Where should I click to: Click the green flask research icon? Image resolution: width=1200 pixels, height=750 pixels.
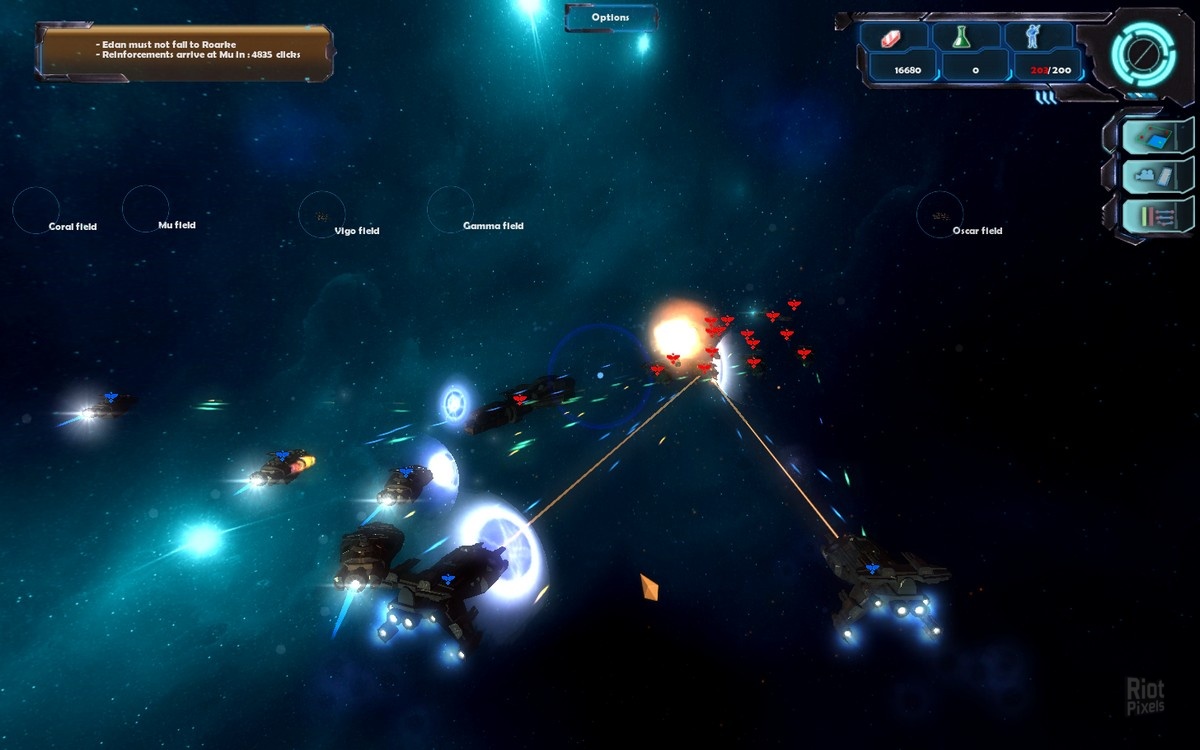click(962, 37)
